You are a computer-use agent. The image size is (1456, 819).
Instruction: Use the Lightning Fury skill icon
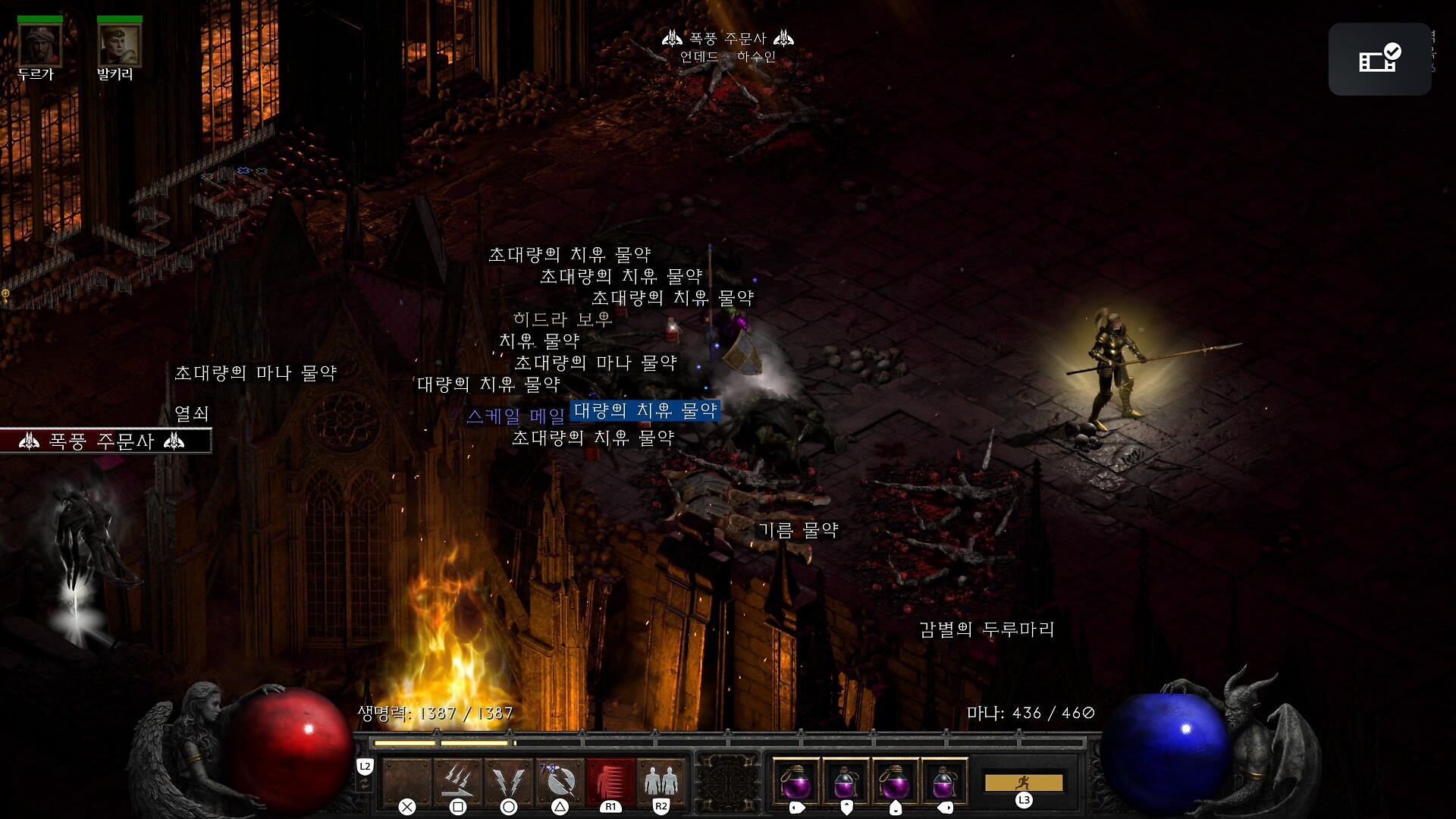[560, 780]
